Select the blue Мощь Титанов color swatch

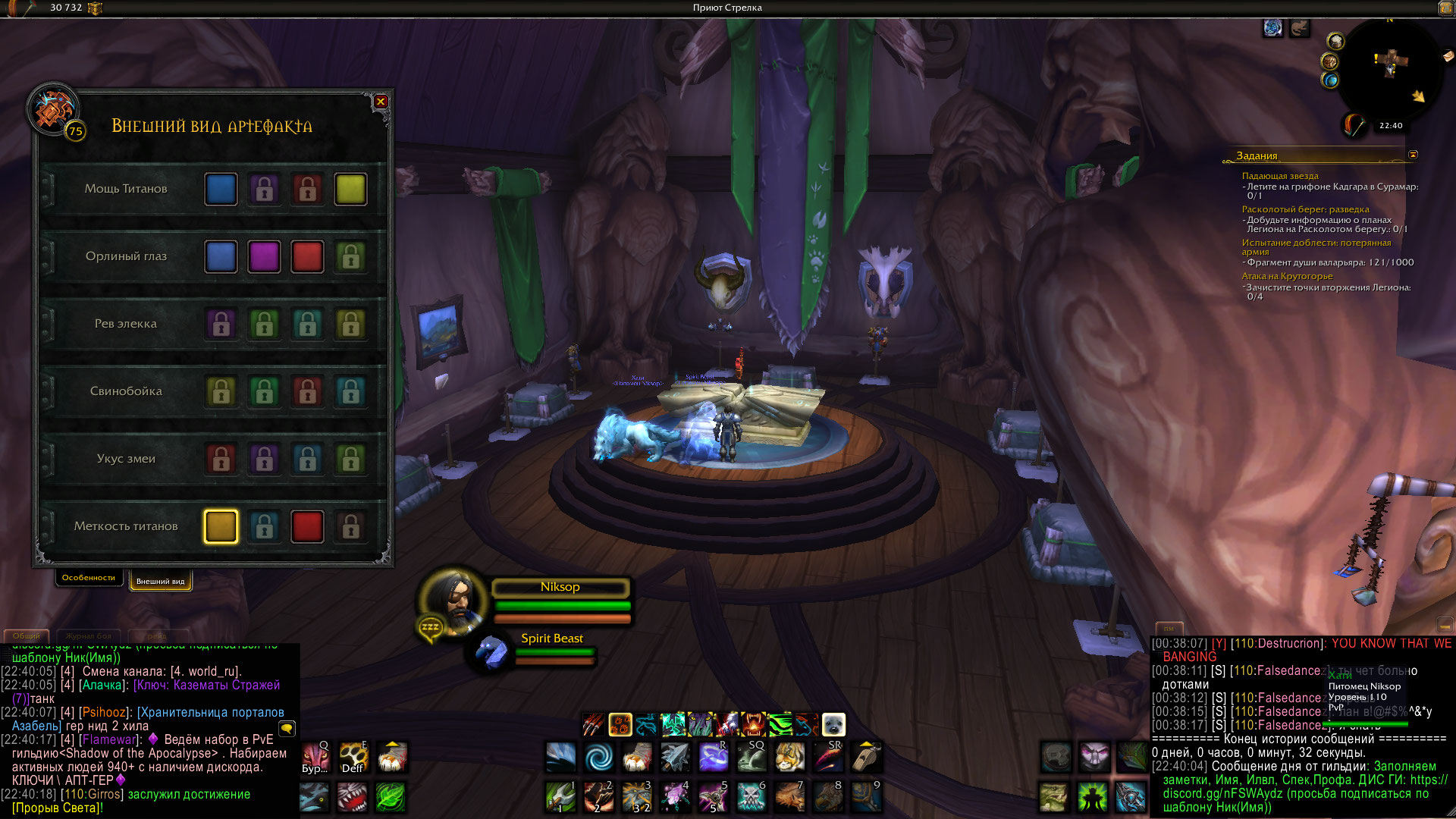[x=221, y=189]
